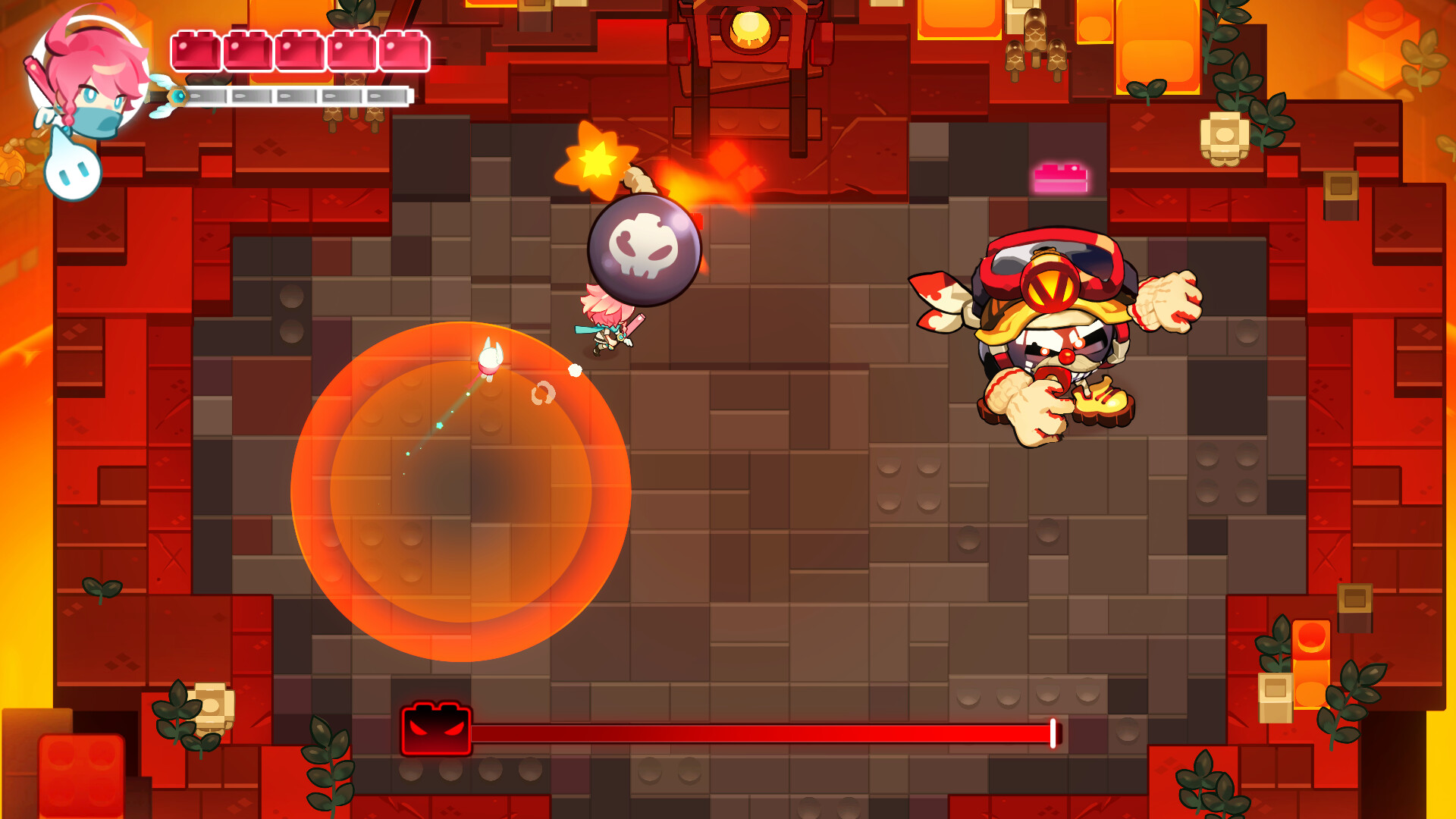Click the middle health brick icon
Viewport: 1456px width, 819px height.
click(x=300, y=49)
